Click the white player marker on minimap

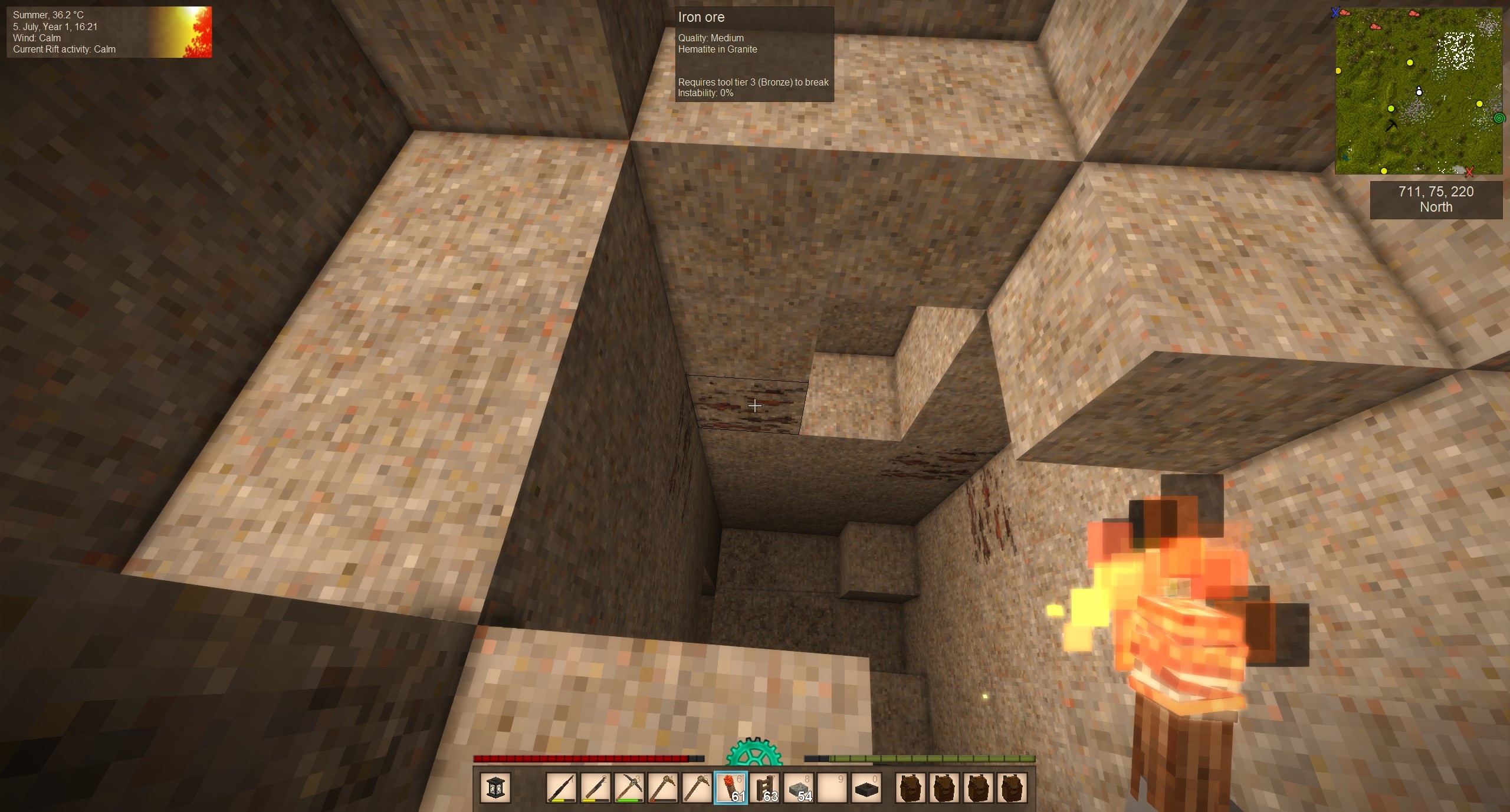click(x=1419, y=91)
